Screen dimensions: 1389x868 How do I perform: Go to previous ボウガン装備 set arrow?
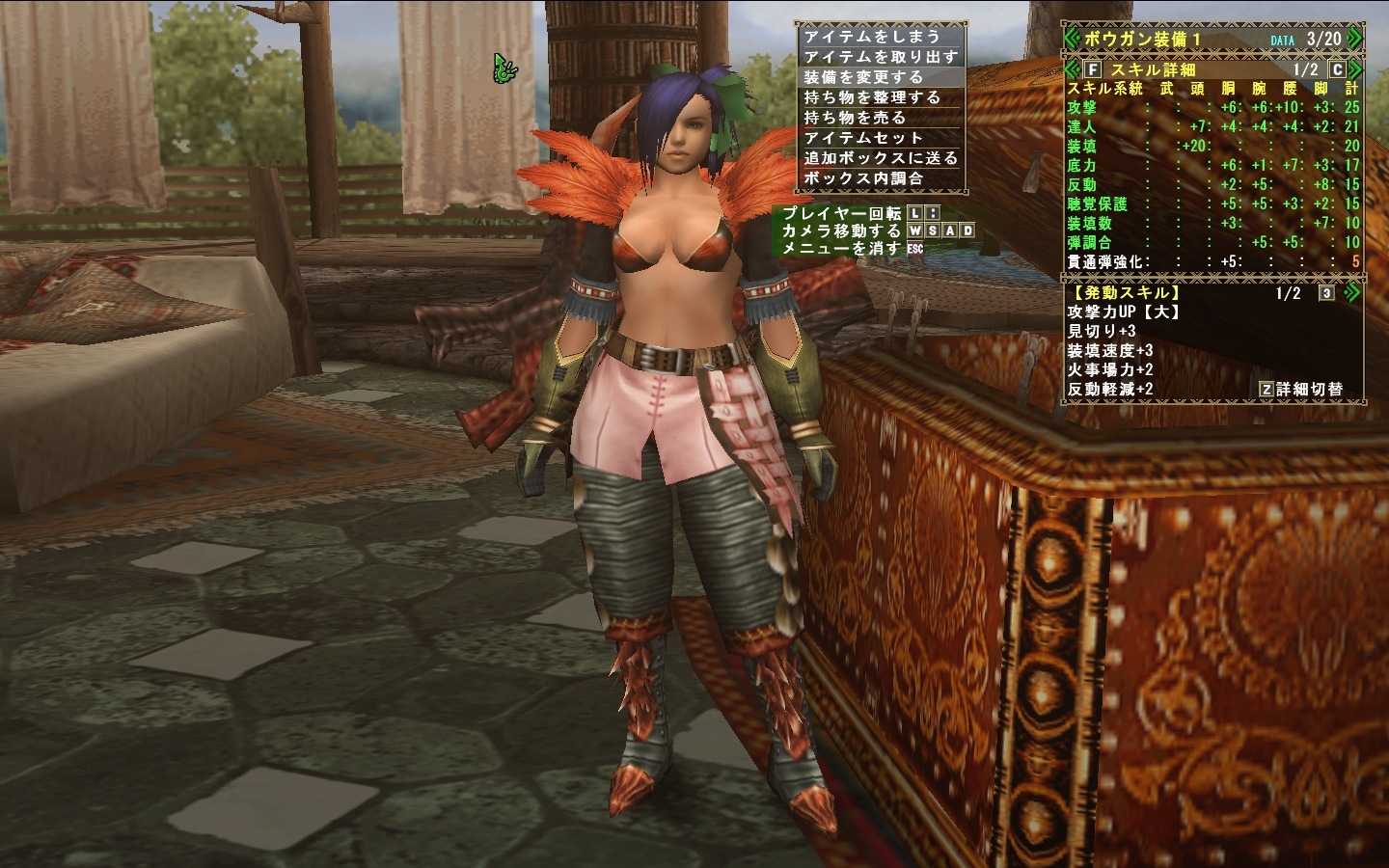coord(1072,39)
